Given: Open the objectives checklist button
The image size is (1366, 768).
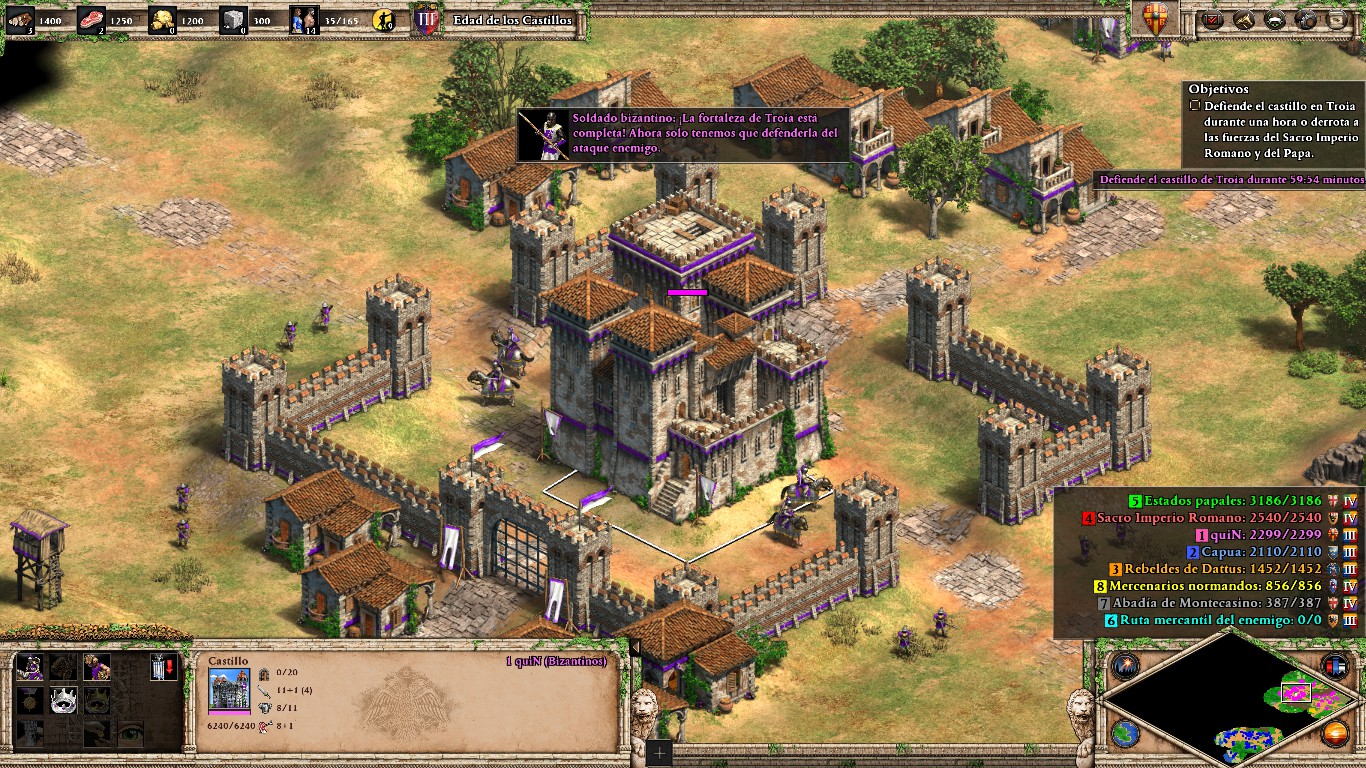Looking at the screenshot, I should click(1214, 19).
